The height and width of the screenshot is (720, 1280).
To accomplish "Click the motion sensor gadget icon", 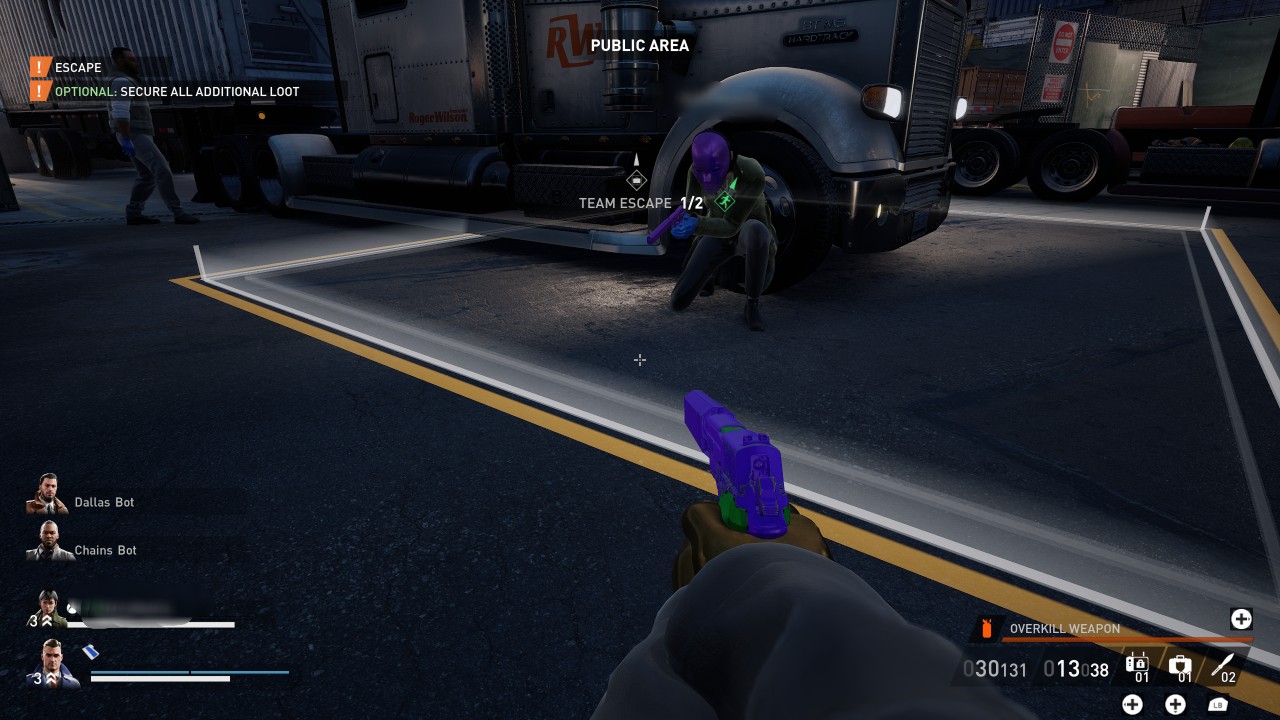I will point(1137,664).
